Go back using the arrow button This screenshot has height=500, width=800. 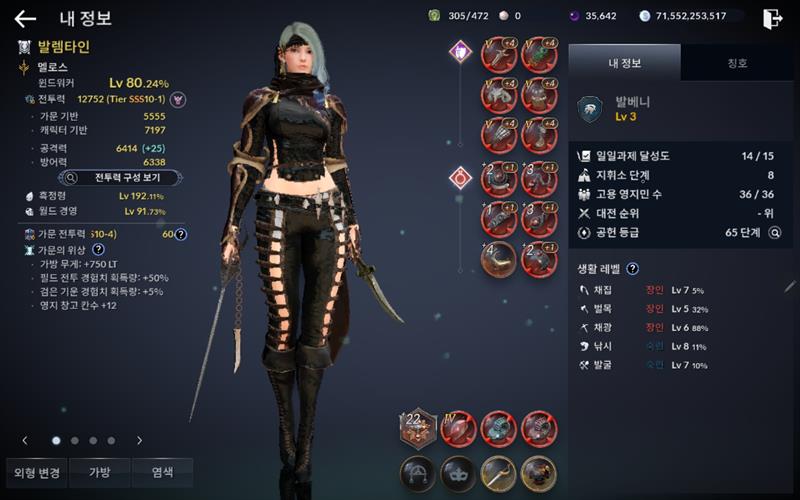point(25,18)
